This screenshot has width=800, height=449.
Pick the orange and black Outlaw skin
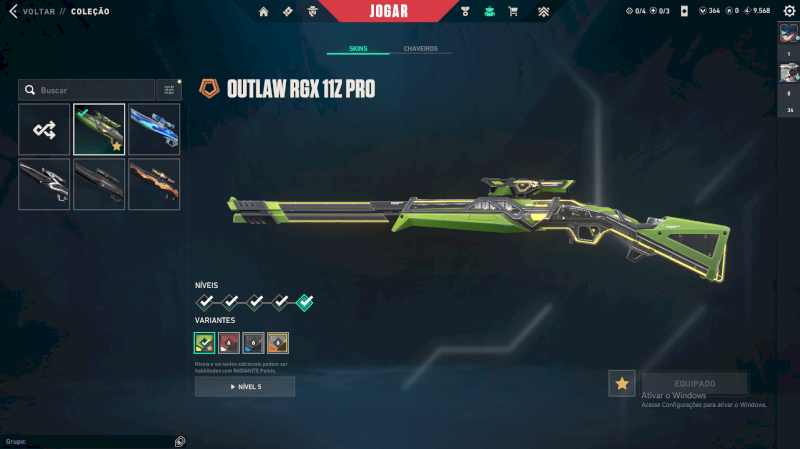(x=154, y=184)
